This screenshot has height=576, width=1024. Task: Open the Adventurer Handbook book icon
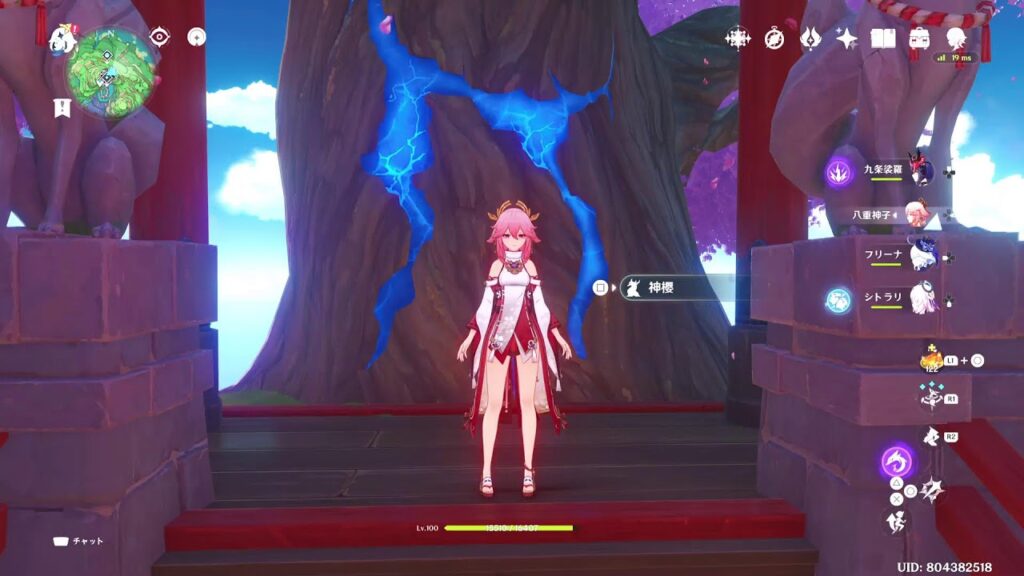click(x=883, y=38)
